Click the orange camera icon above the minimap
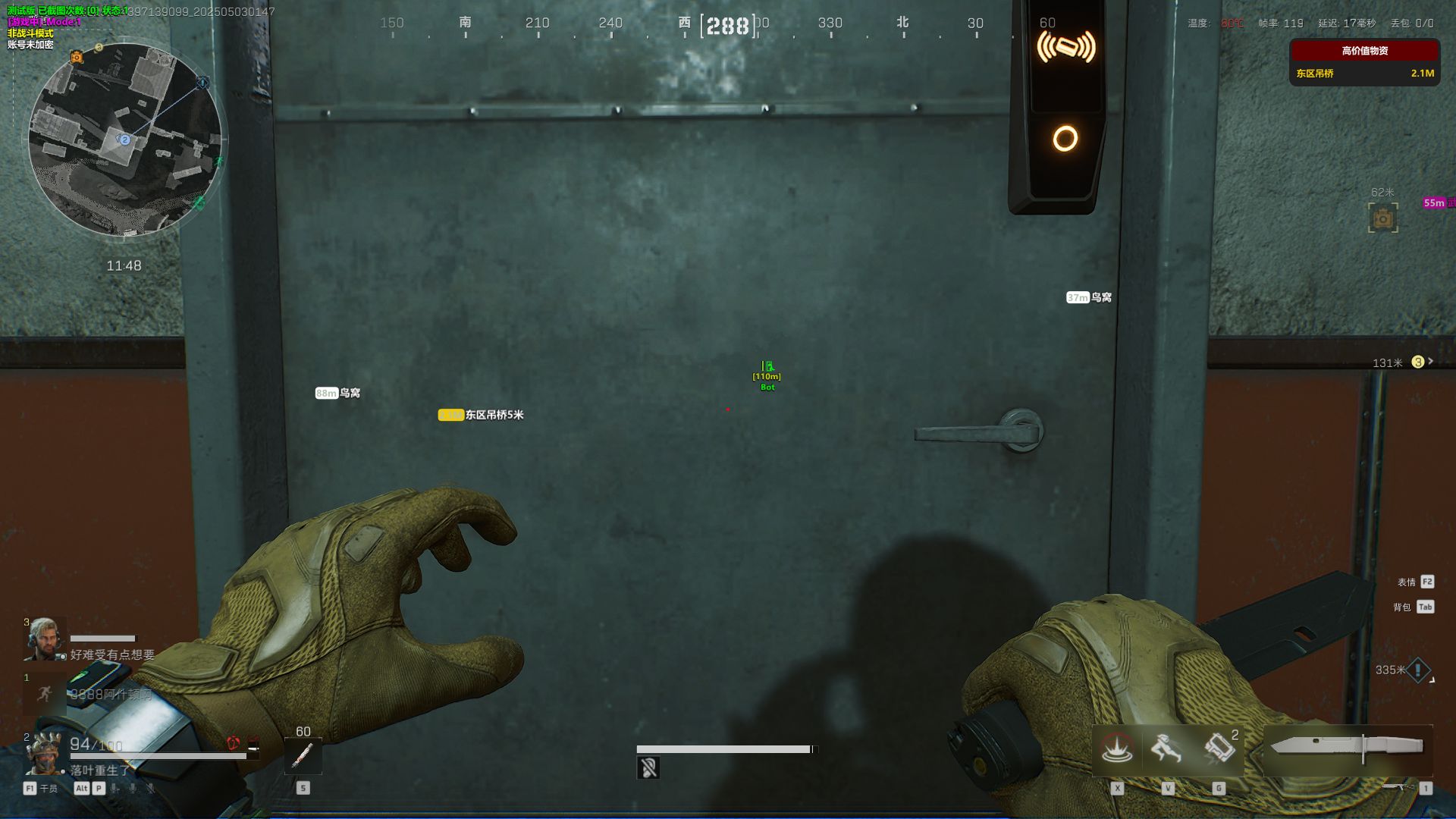Screen dimensions: 1456x819 77,57
